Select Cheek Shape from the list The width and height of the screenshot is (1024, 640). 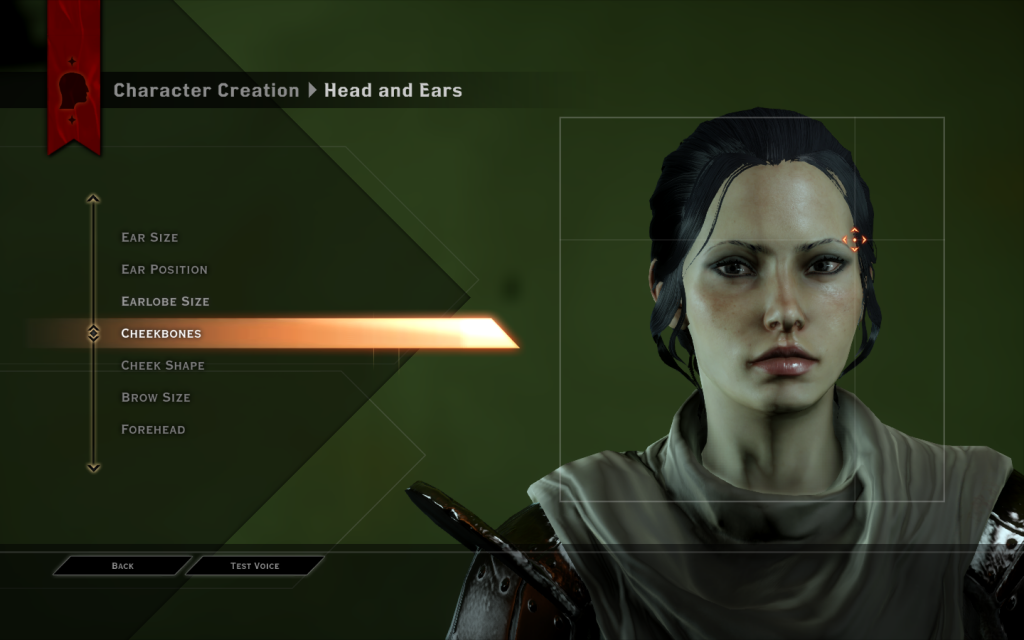(162, 366)
